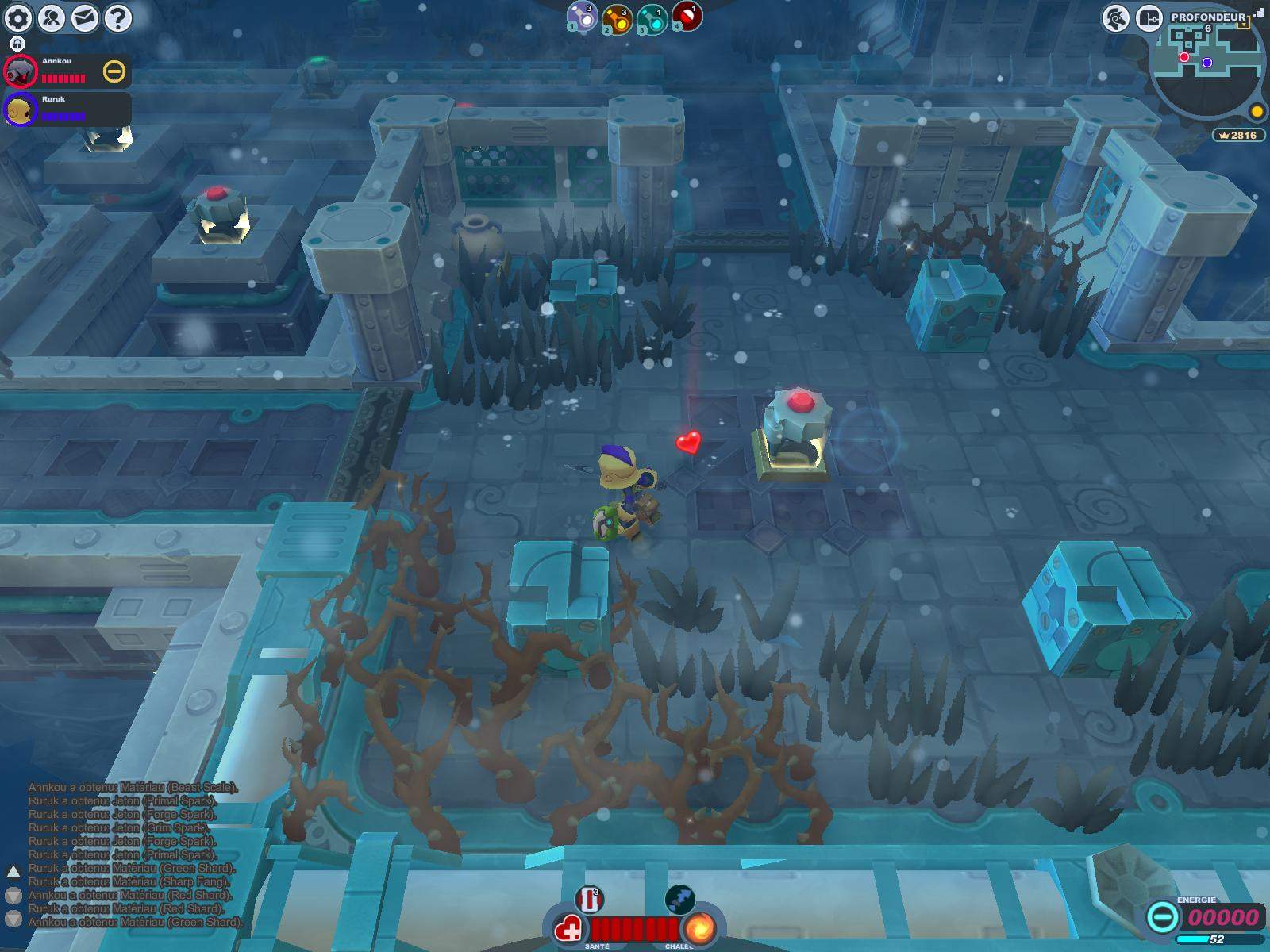Open the question mark help
Image resolution: width=1270 pixels, height=952 pixels.
pos(118,17)
